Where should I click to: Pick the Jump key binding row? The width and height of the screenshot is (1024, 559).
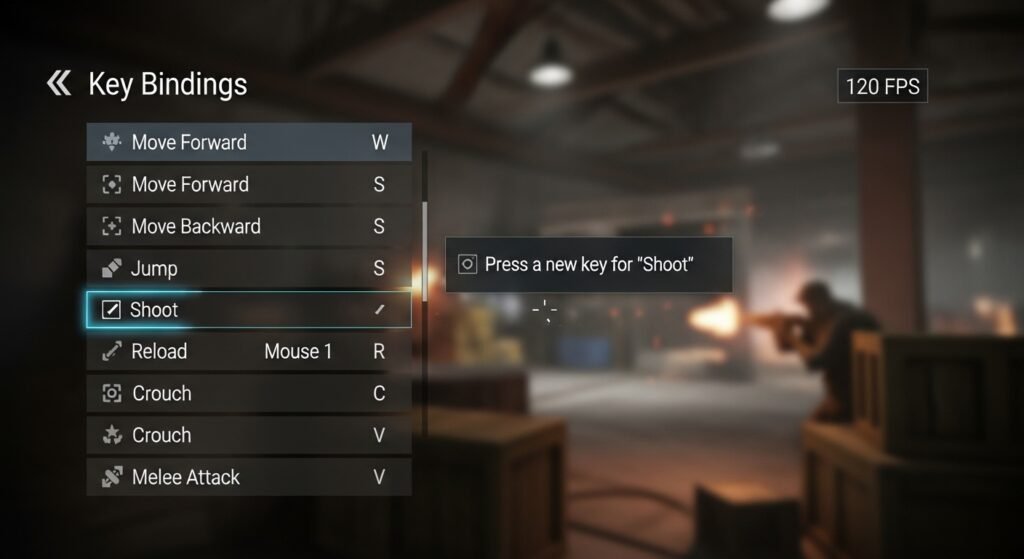tap(248, 268)
